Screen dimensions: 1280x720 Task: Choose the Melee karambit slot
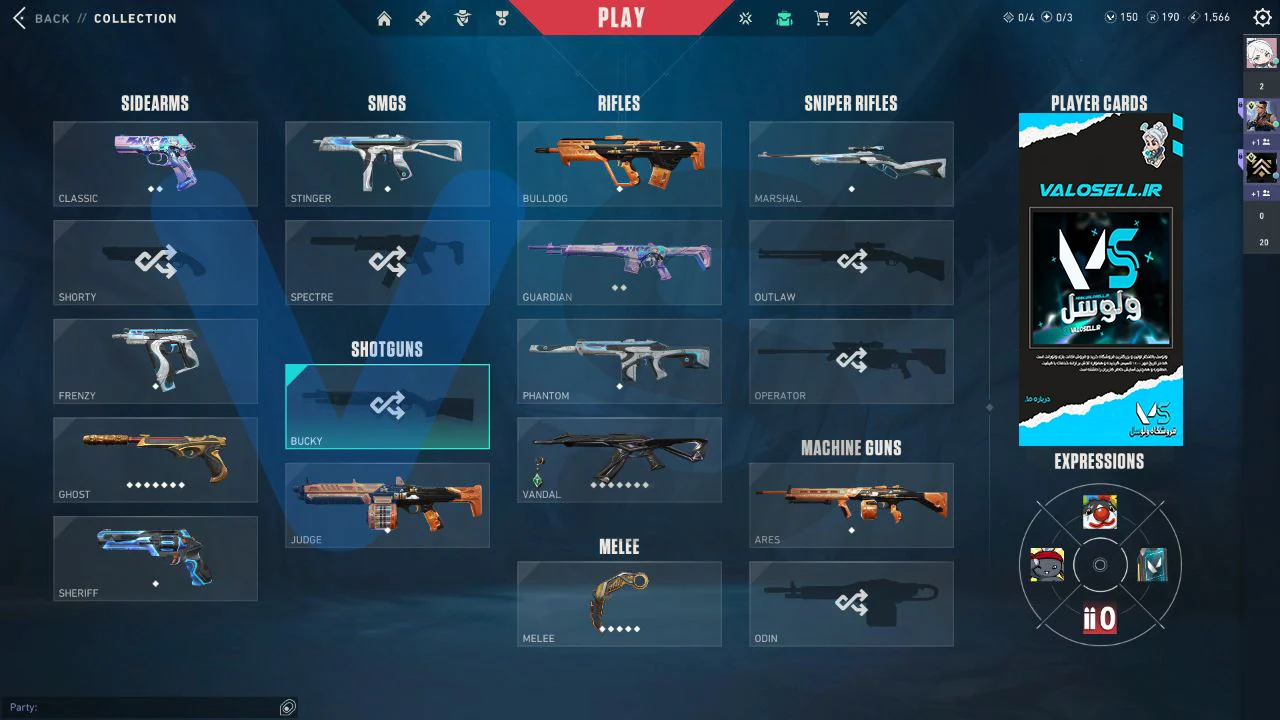619,604
